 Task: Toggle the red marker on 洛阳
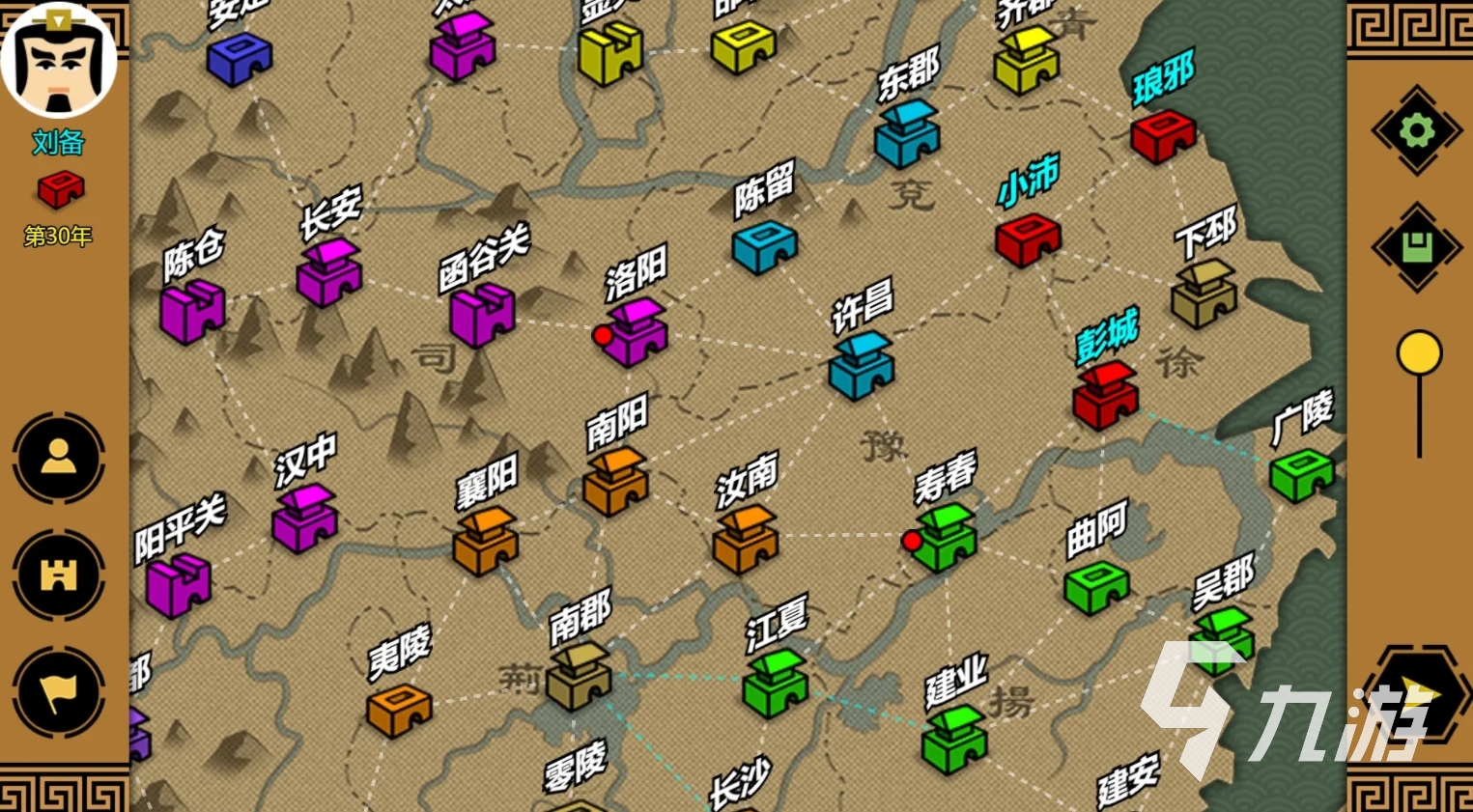pos(605,336)
